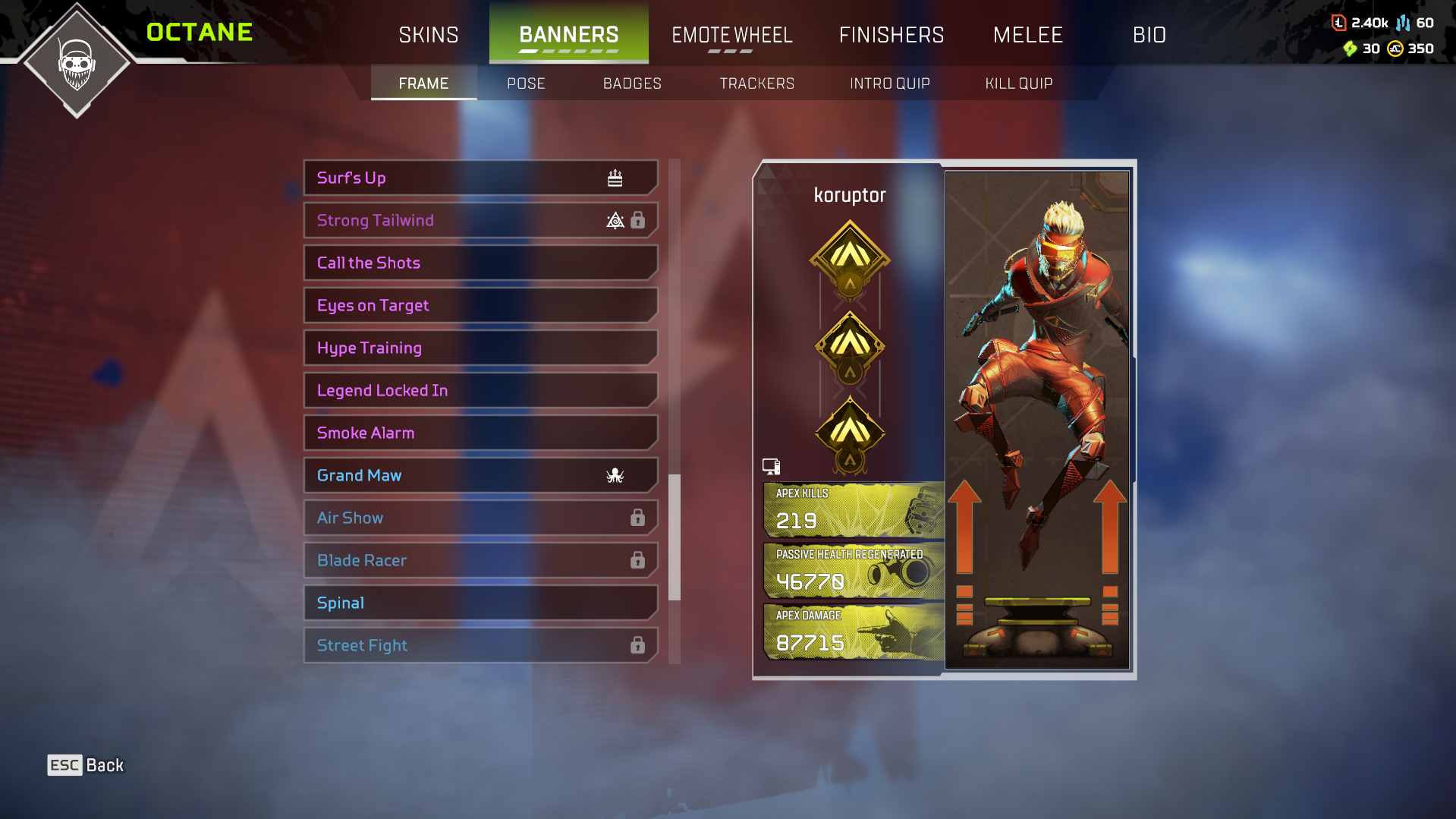Screen dimensions: 1456x819
Task: Show the Trackers sub-tab
Action: (756, 83)
